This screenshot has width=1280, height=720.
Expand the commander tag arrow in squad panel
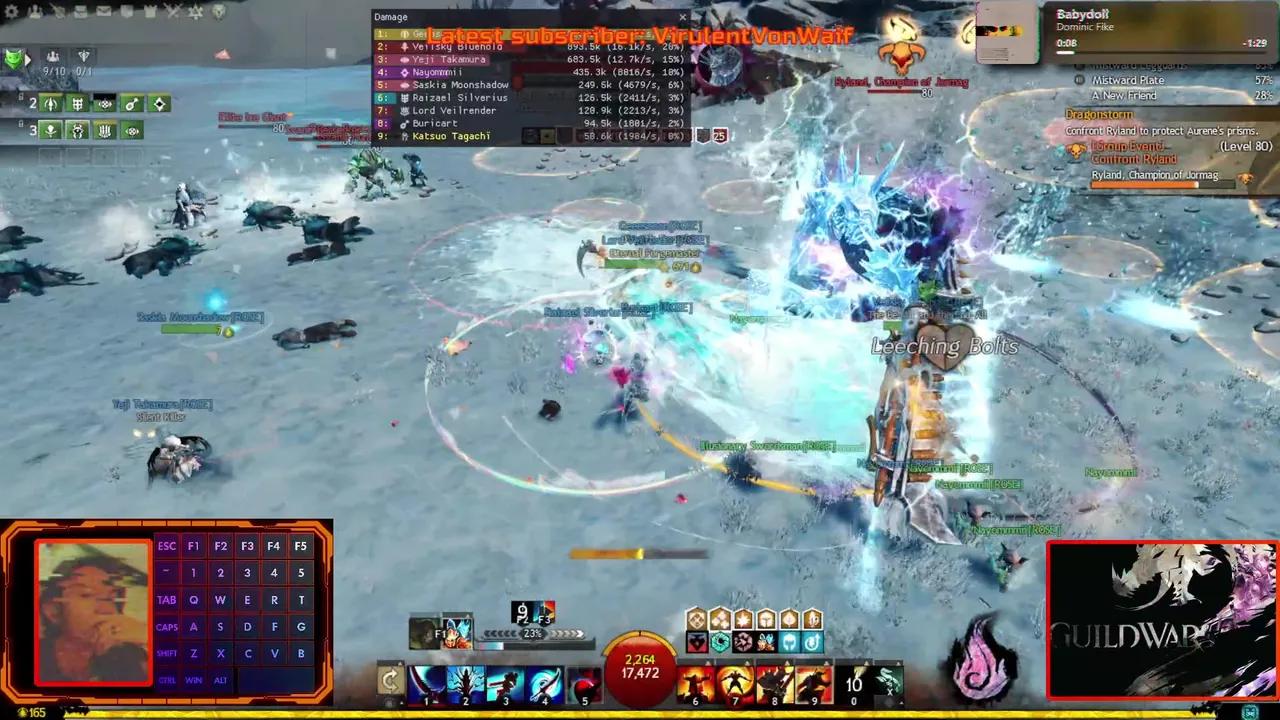(x=28, y=58)
